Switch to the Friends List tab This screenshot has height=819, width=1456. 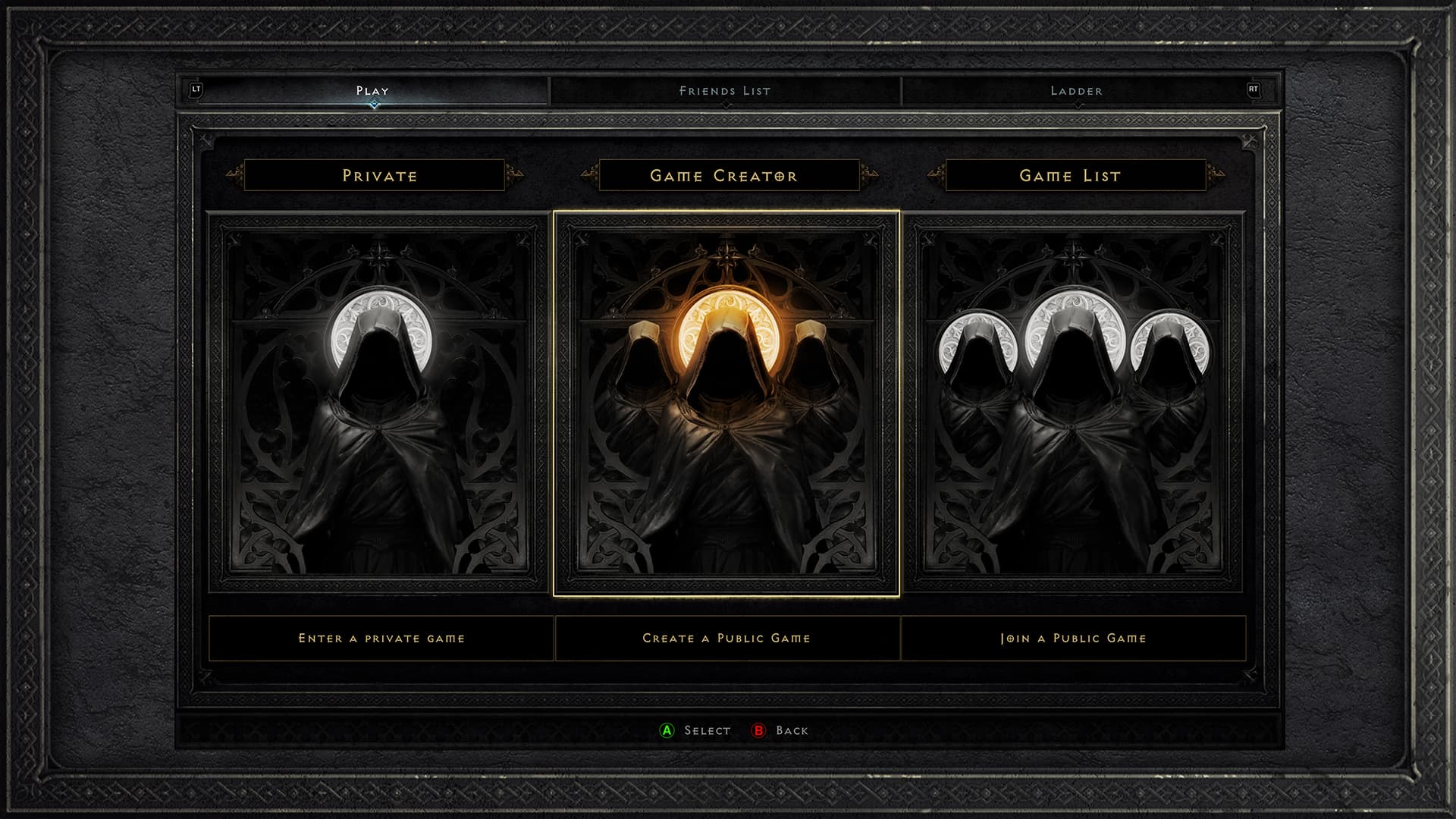pos(723,91)
